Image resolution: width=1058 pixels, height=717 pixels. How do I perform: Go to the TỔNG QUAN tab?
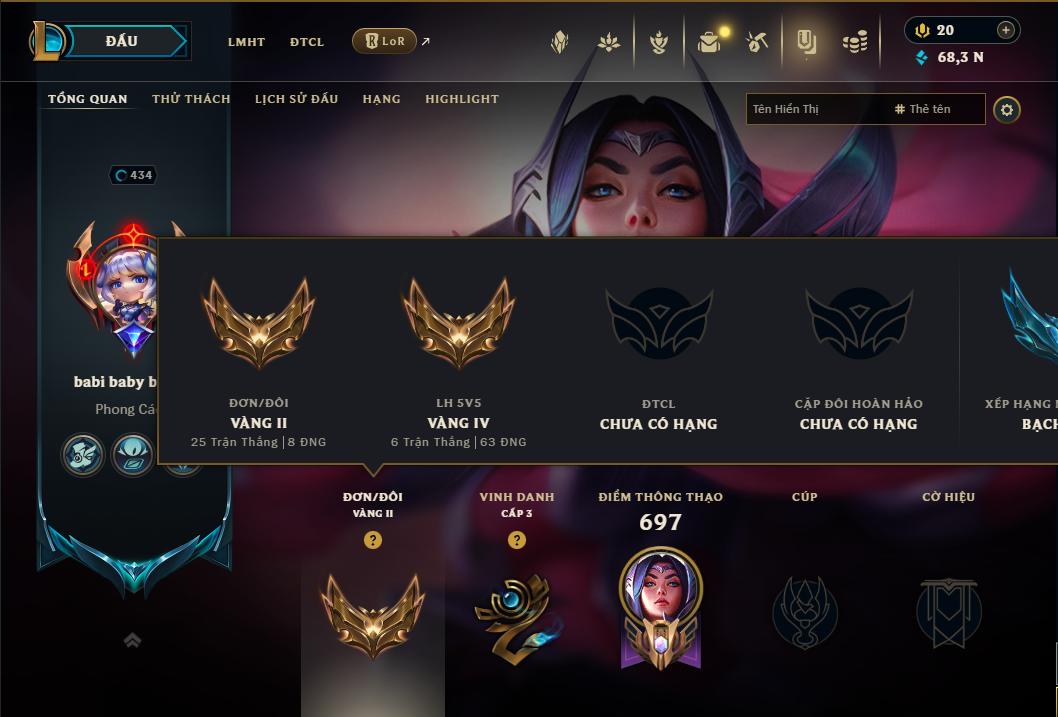(88, 99)
